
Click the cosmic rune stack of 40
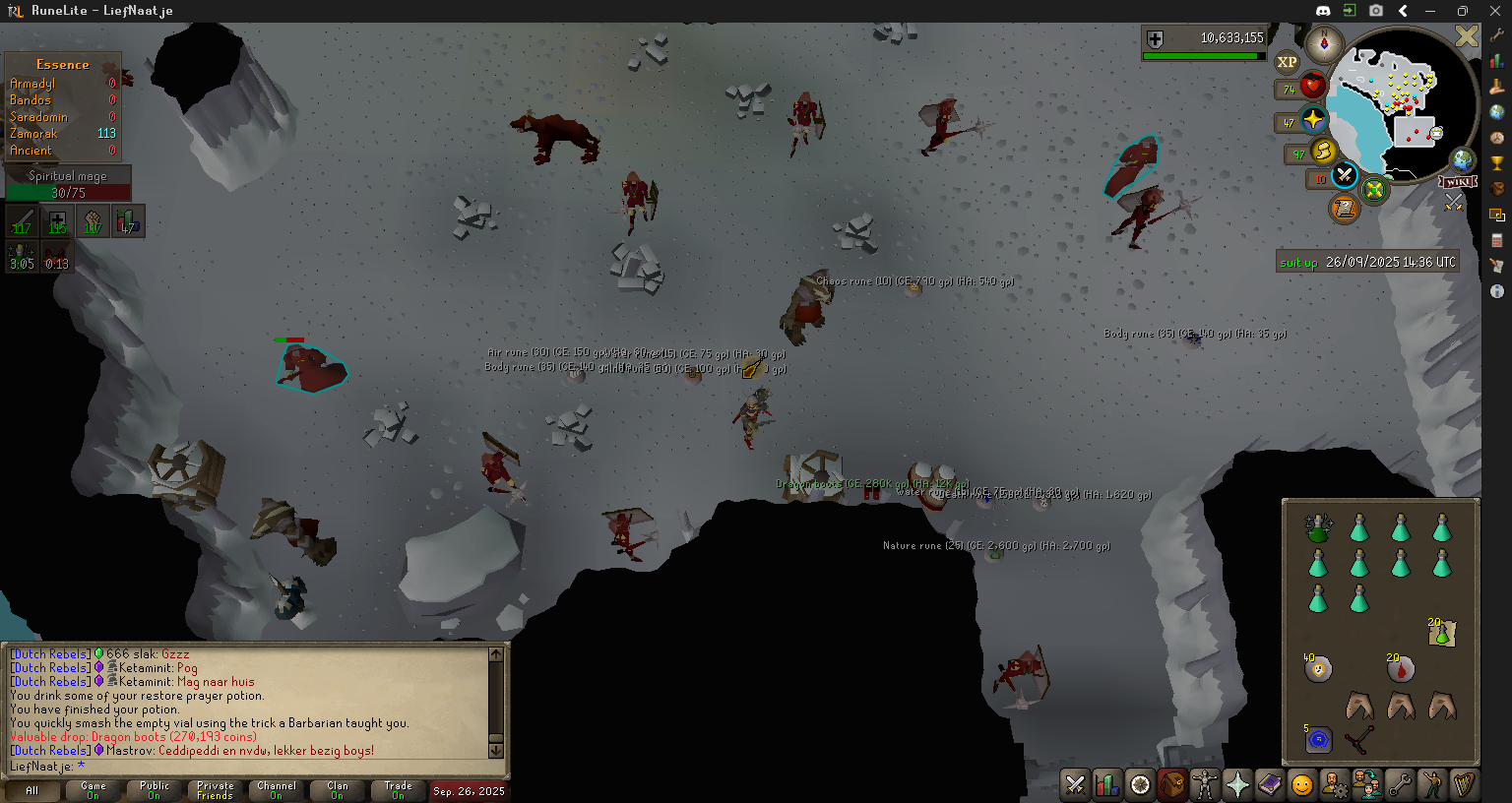[1318, 669]
